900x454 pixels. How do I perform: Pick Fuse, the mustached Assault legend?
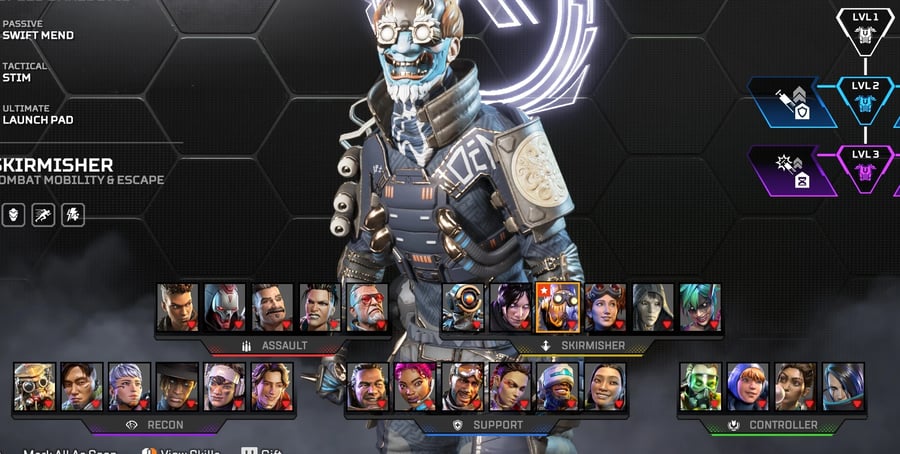(x=272, y=307)
